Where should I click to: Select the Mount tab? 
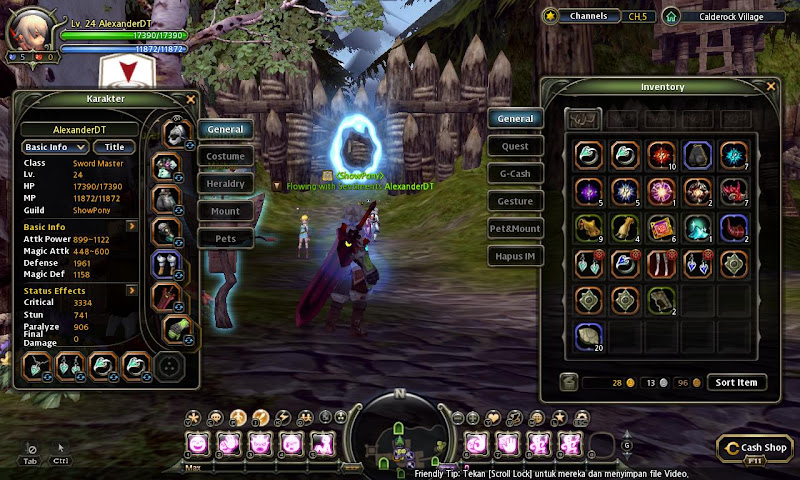pos(225,211)
